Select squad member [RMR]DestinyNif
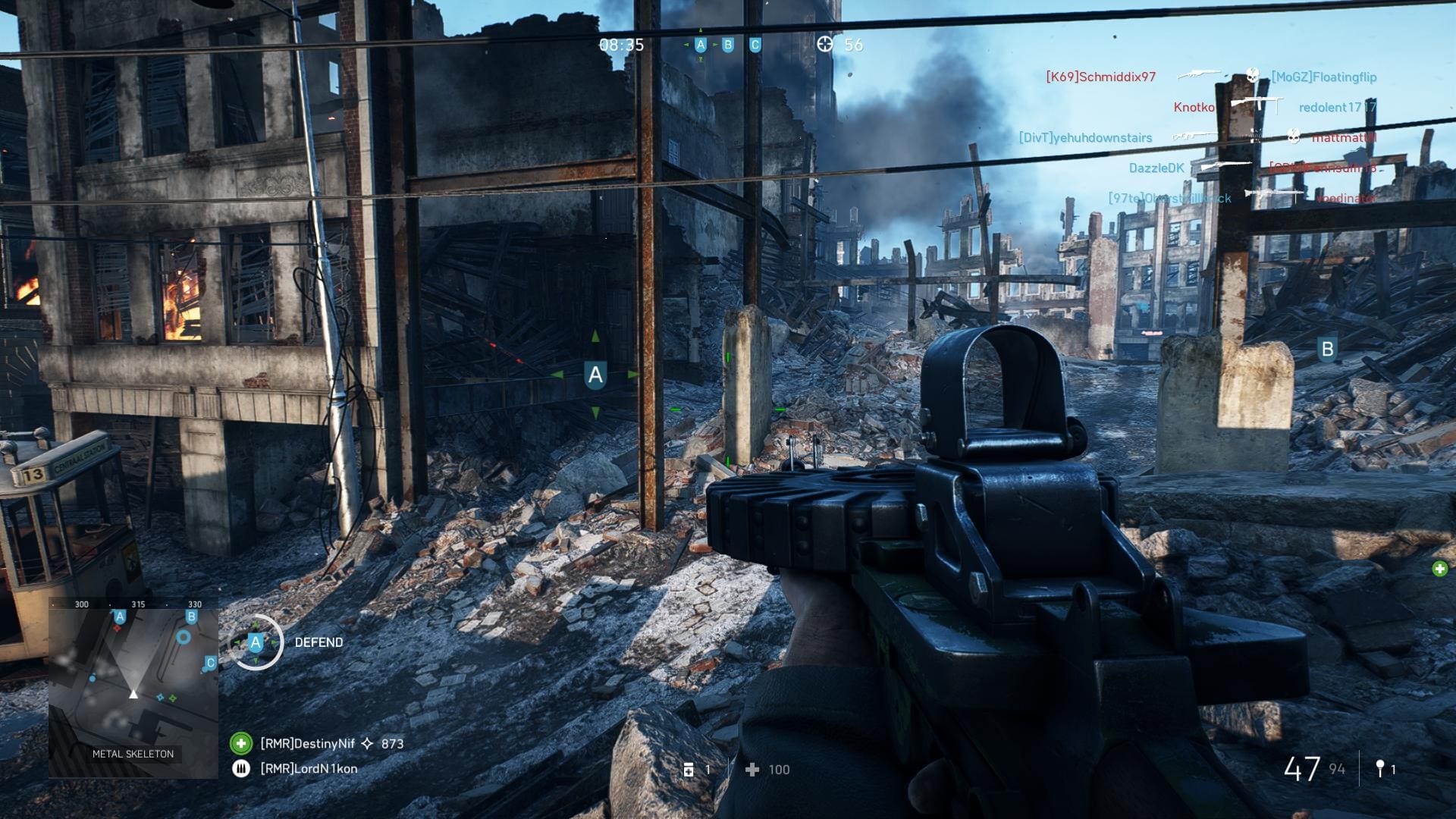1456x819 pixels. (307, 743)
